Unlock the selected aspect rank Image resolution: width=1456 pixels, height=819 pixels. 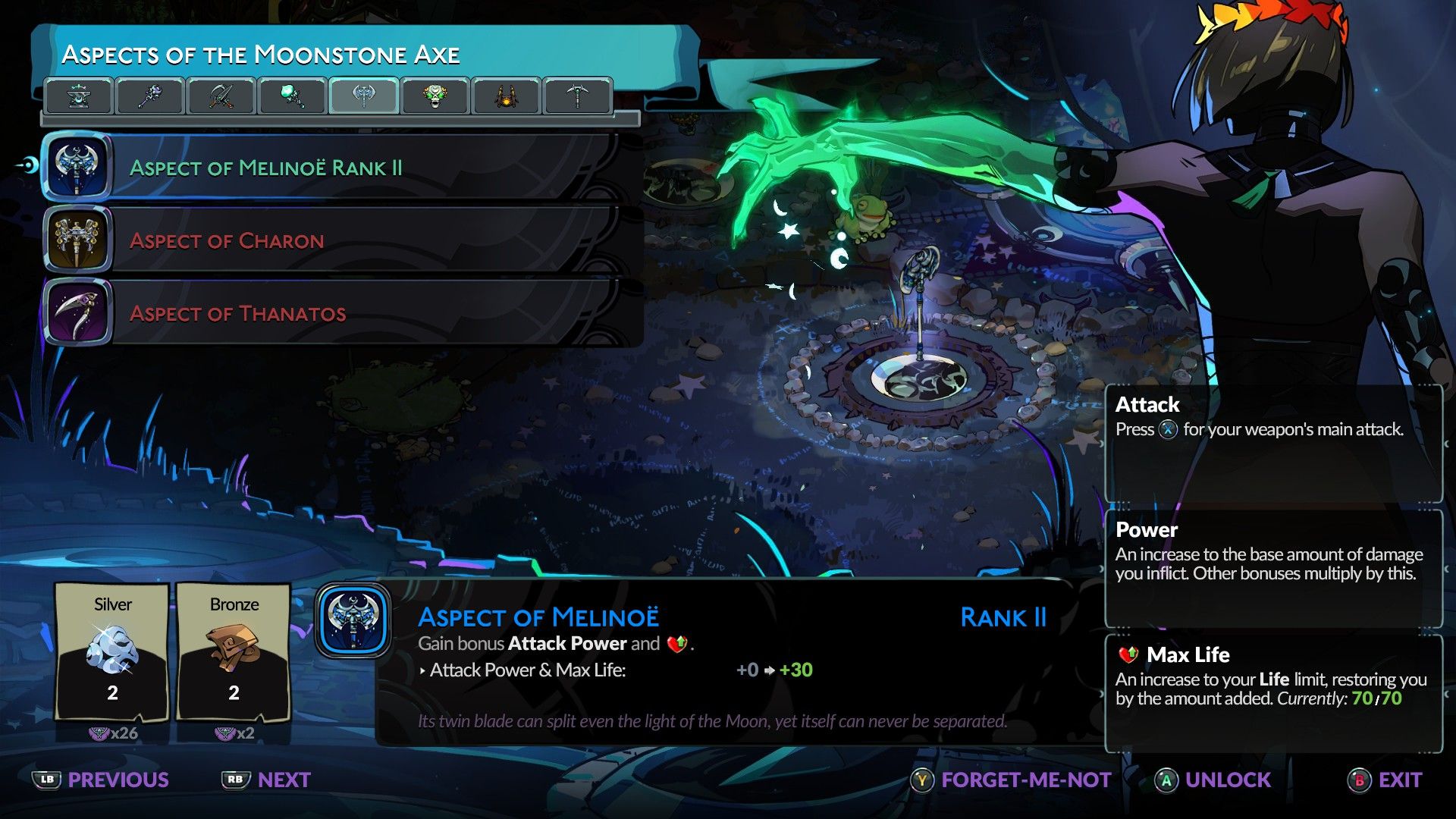[x=1213, y=780]
